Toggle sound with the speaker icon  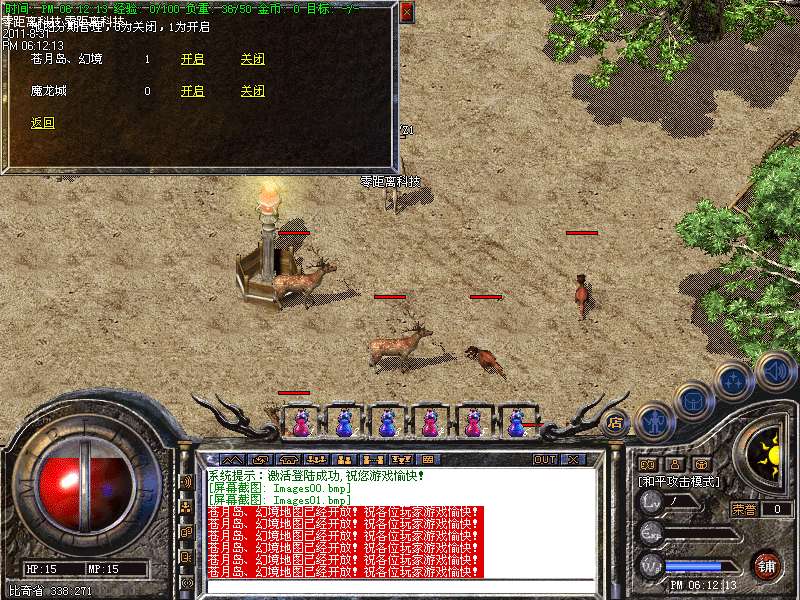pos(776,371)
